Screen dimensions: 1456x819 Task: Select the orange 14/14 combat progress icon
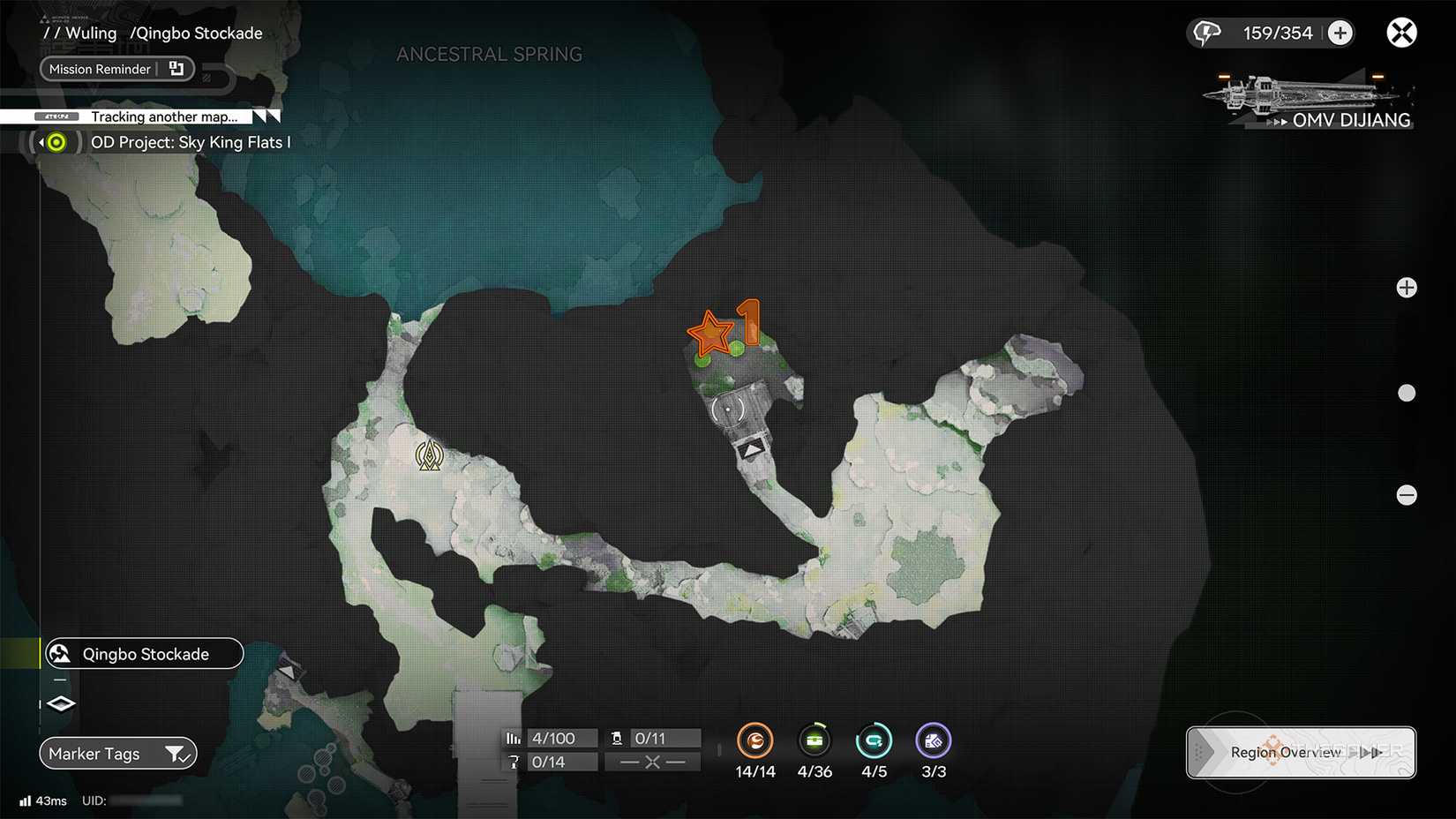(x=755, y=741)
